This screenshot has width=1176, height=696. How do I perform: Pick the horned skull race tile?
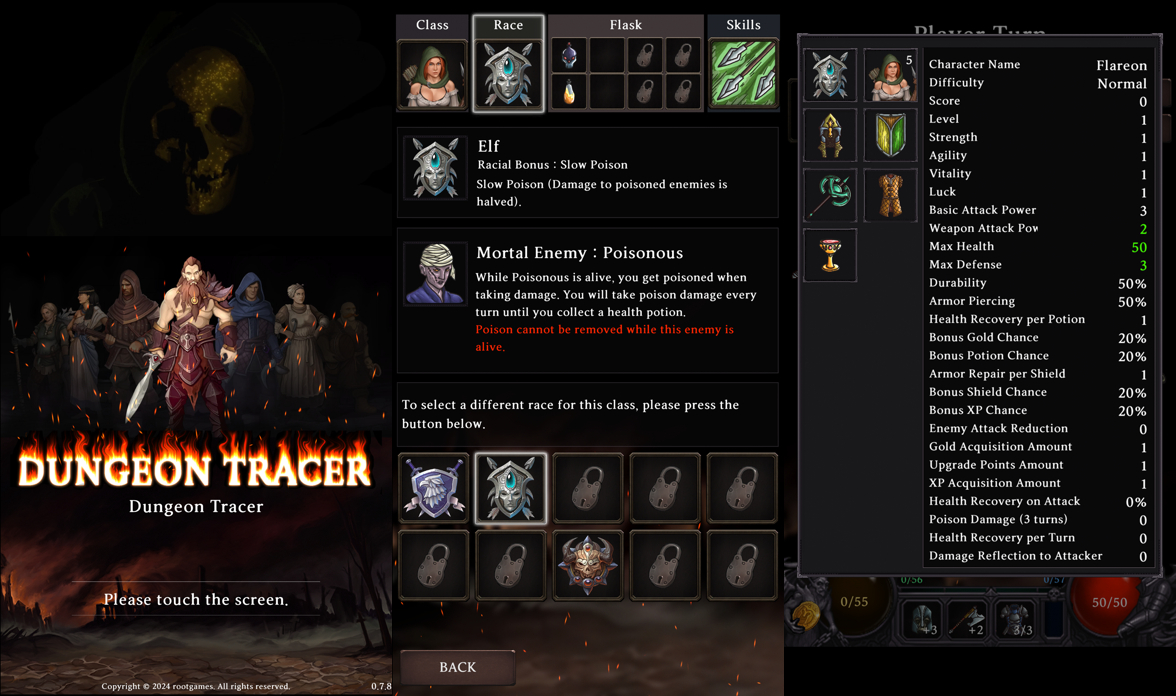coord(588,564)
